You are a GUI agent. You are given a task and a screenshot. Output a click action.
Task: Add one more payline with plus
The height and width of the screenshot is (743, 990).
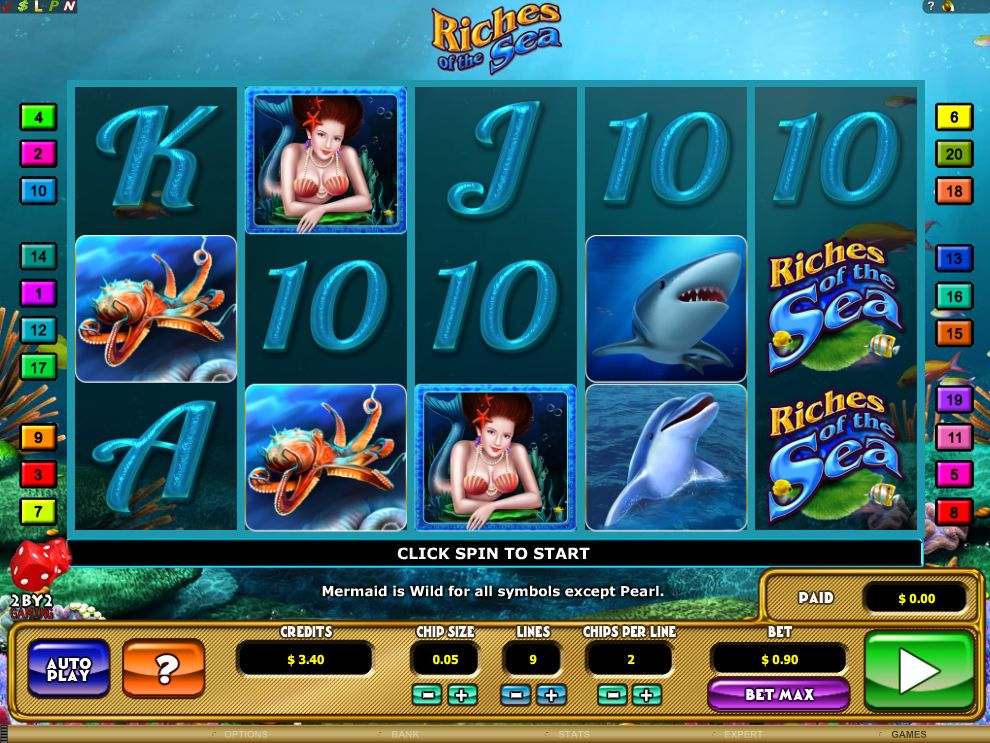[551, 694]
